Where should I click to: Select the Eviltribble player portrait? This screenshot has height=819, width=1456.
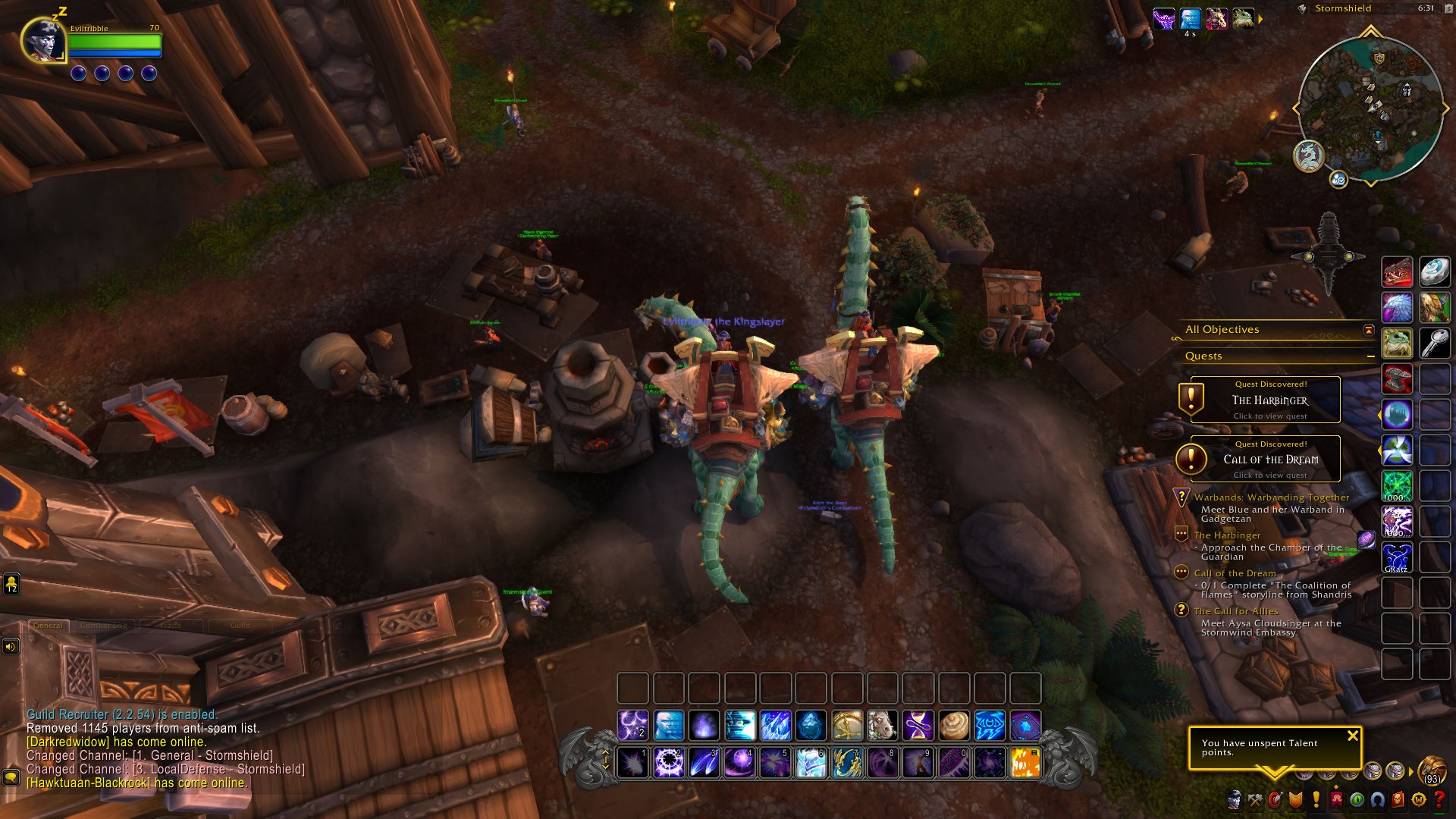point(43,40)
